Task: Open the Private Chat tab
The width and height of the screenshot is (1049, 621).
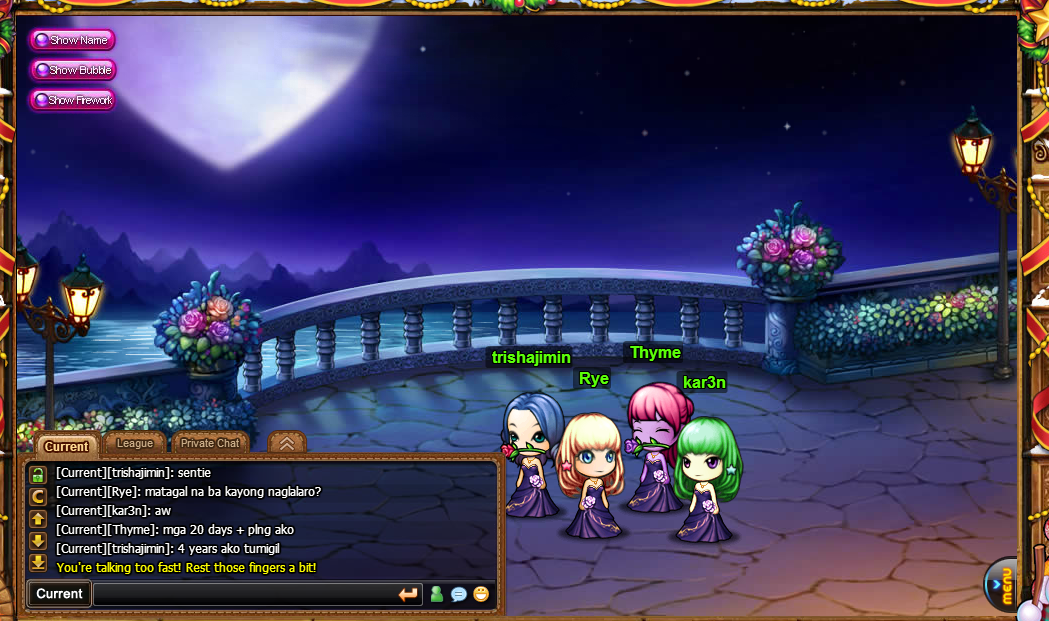Action: point(210,443)
